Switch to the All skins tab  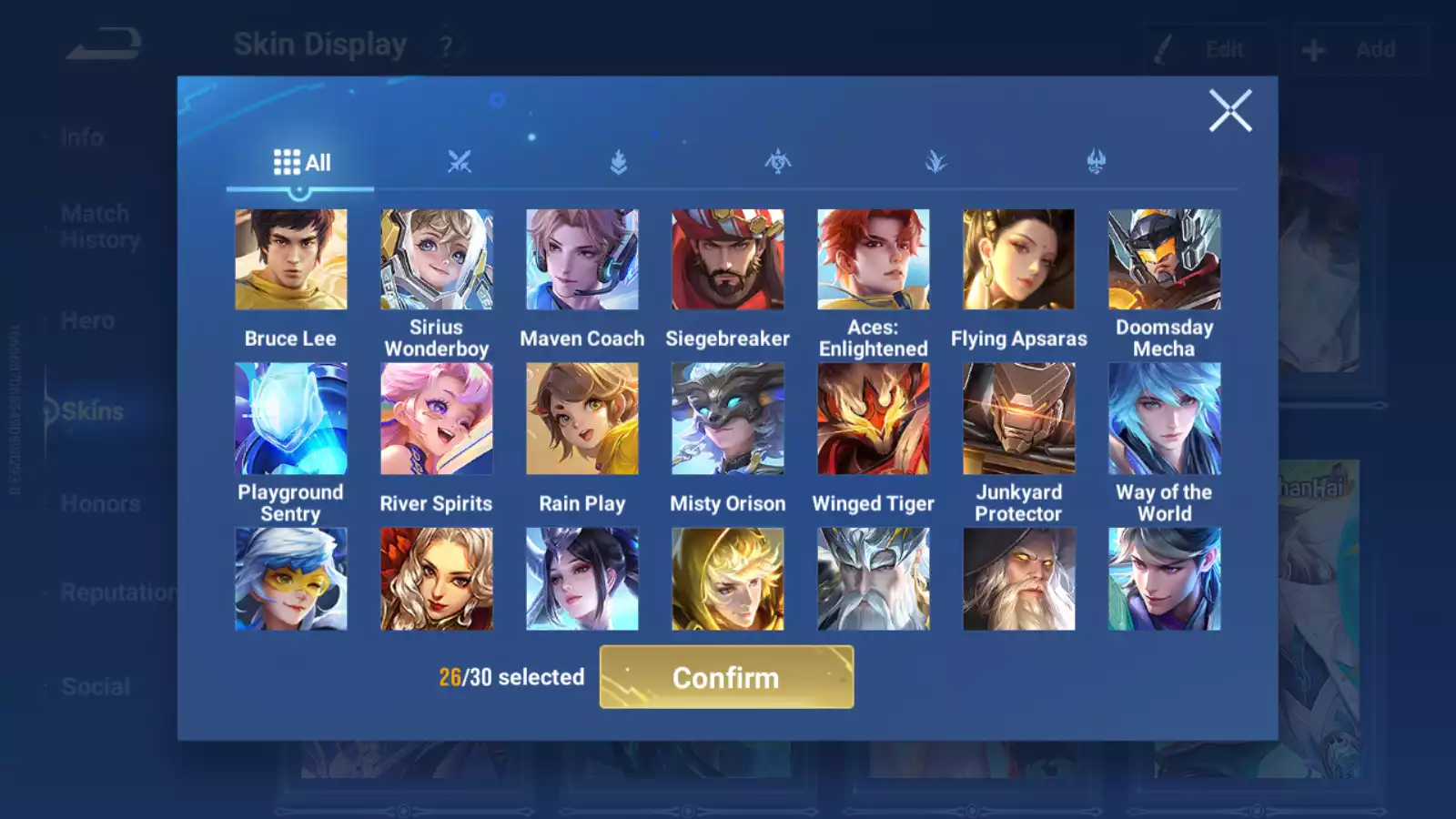click(x=301, y=163)
